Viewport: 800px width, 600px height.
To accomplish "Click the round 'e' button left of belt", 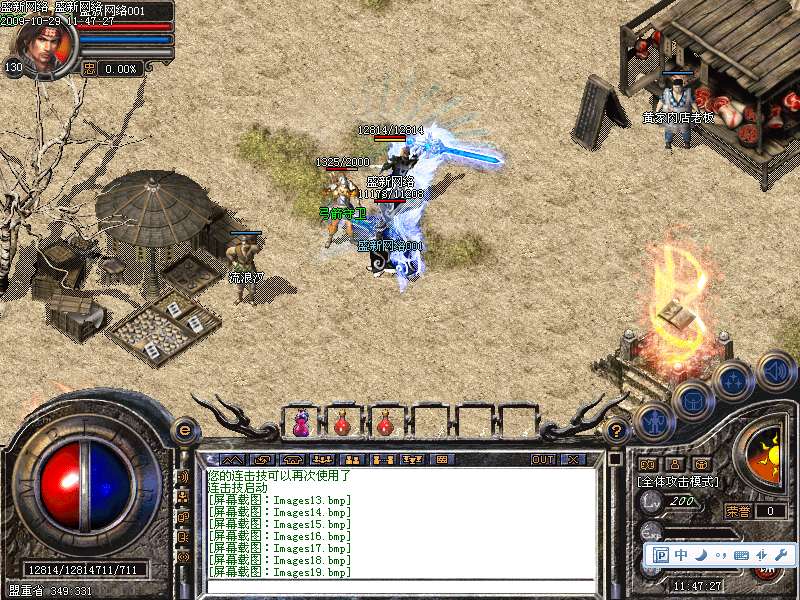I will 183,430.
